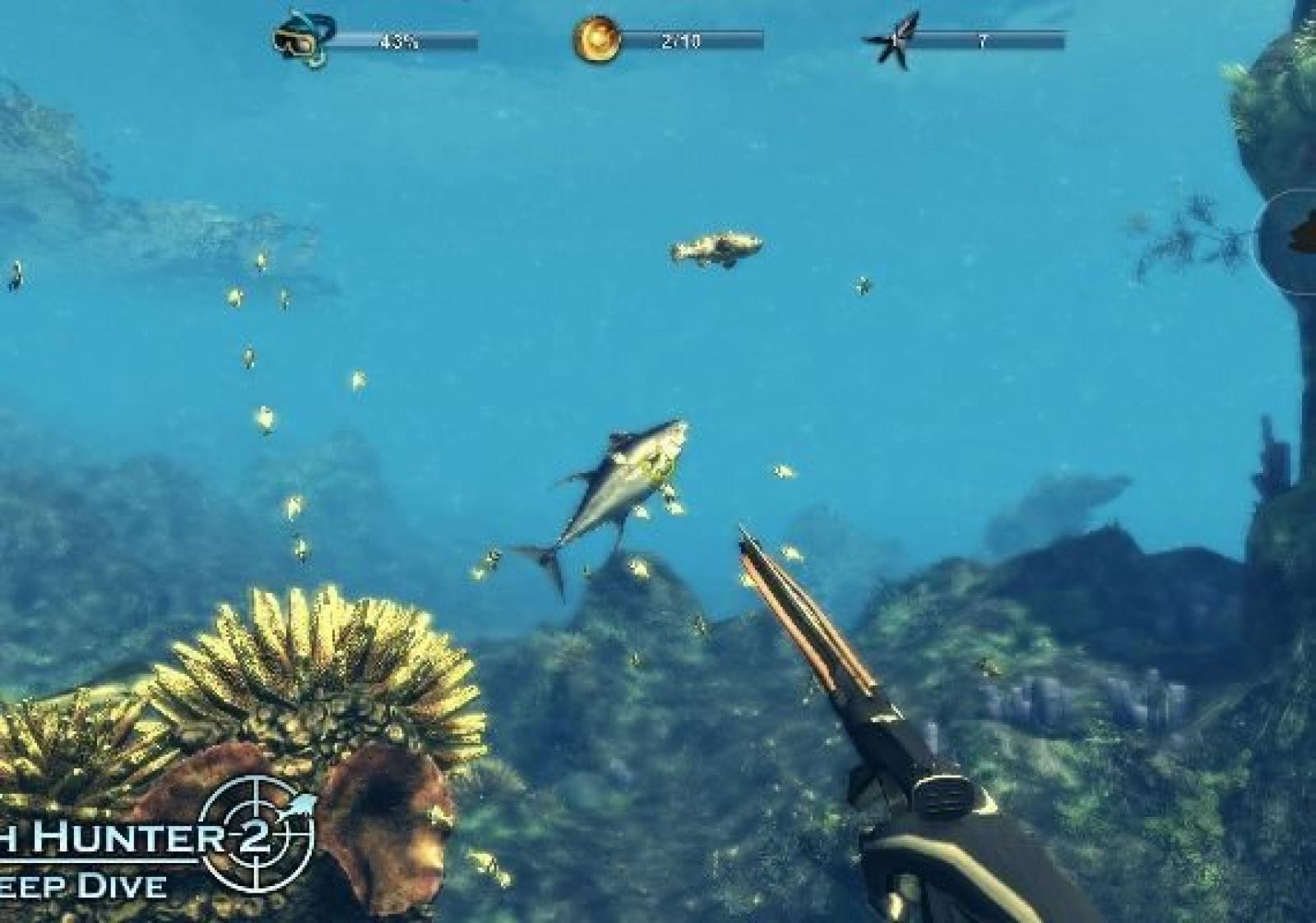
Task: Click the diving mask oxygen icon
Action: [303, 39]
